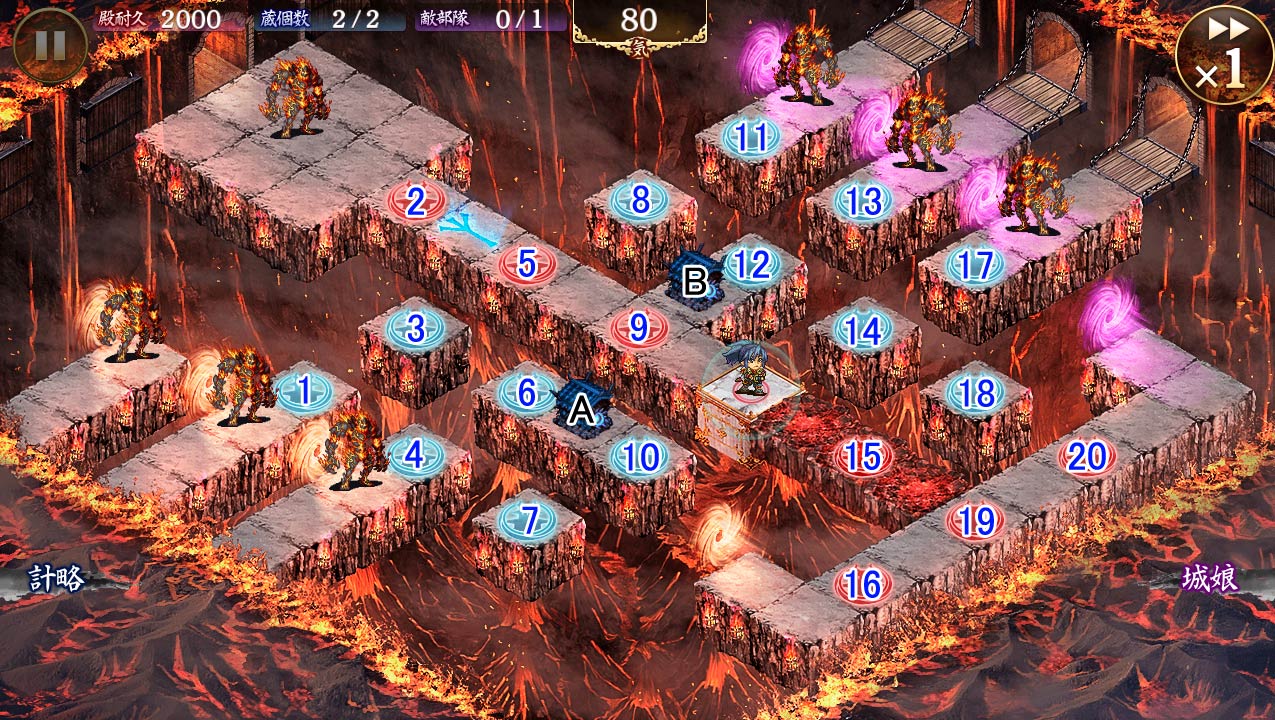The width and height of the screenshot is (1275, 720).
Task: Choose blue deployment tile 3
Action: pyautogui.click(x=416, y=328)
